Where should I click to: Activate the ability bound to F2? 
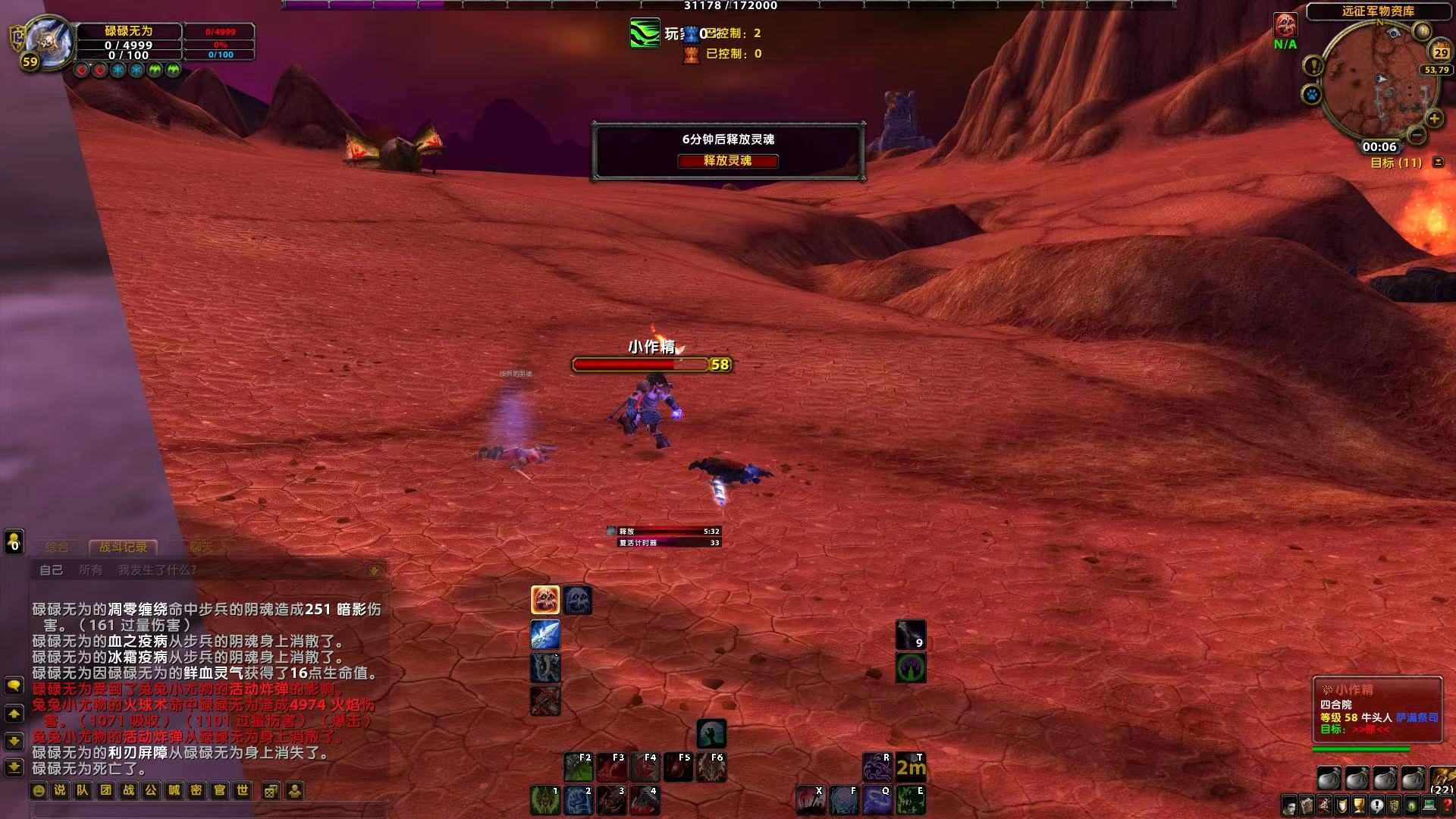(579, 767)
